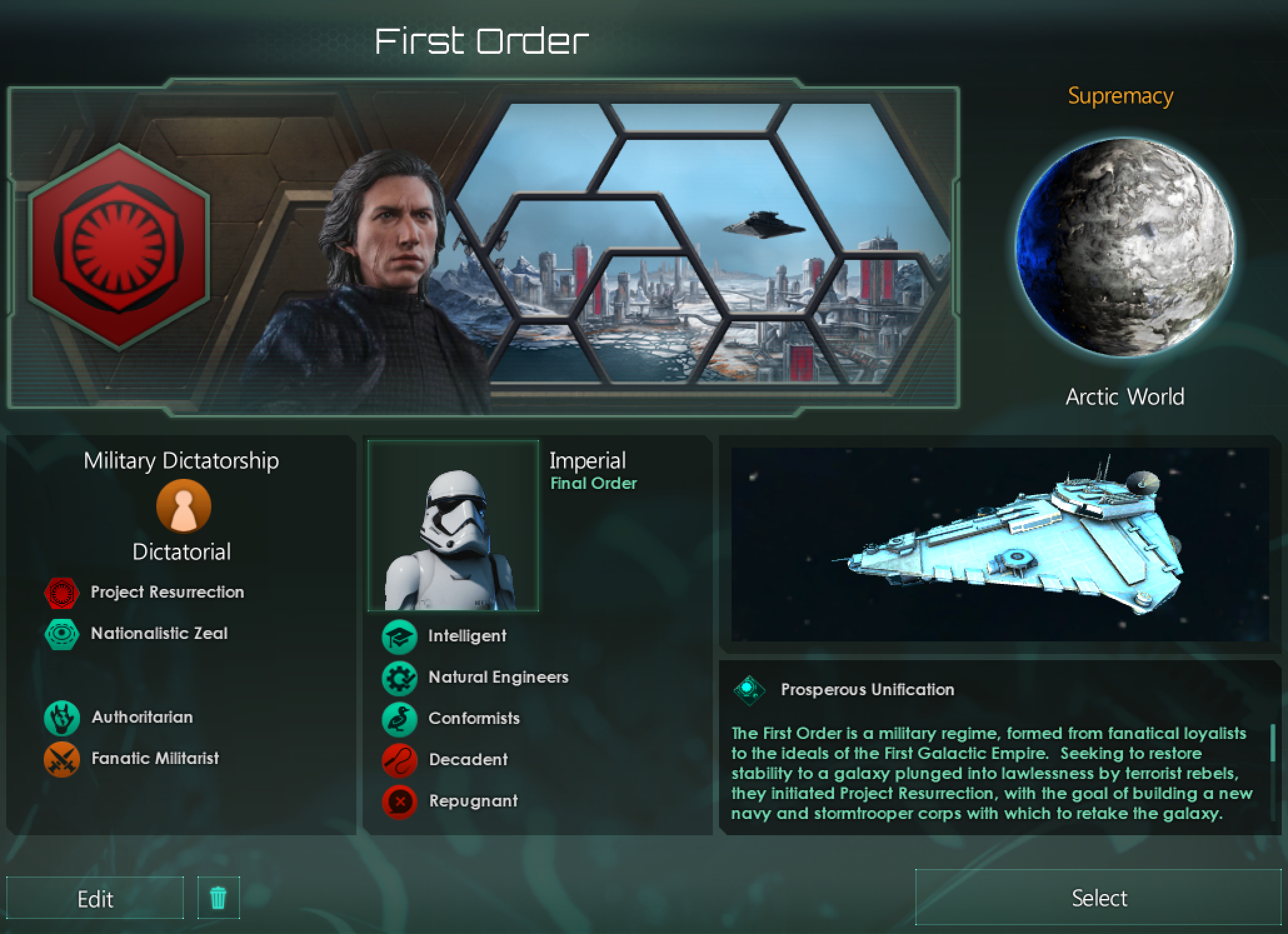The height and width of the screenshot is (934, 1288).
Task: Select the Conformists trait icon
Action: click(x=399, y=718)
